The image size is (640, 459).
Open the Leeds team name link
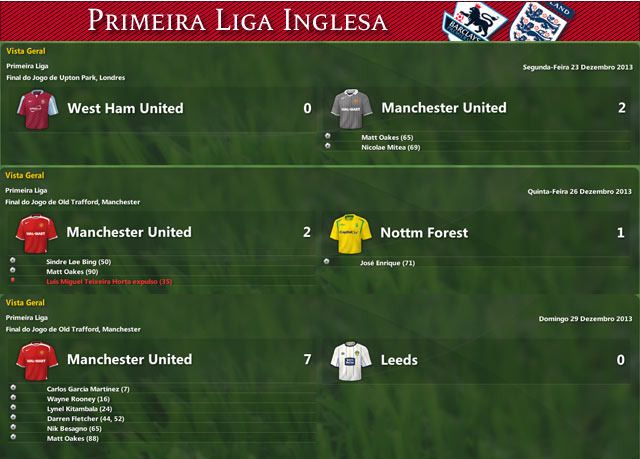pyautogui.click(x=399, y=359)
